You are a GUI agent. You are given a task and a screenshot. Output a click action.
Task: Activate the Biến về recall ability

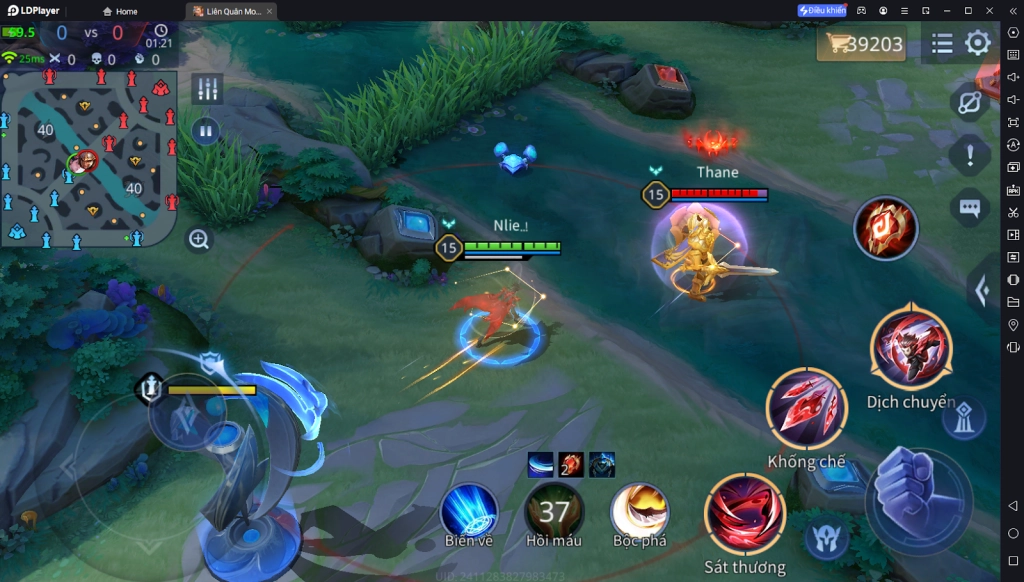(x=469, y=511)
